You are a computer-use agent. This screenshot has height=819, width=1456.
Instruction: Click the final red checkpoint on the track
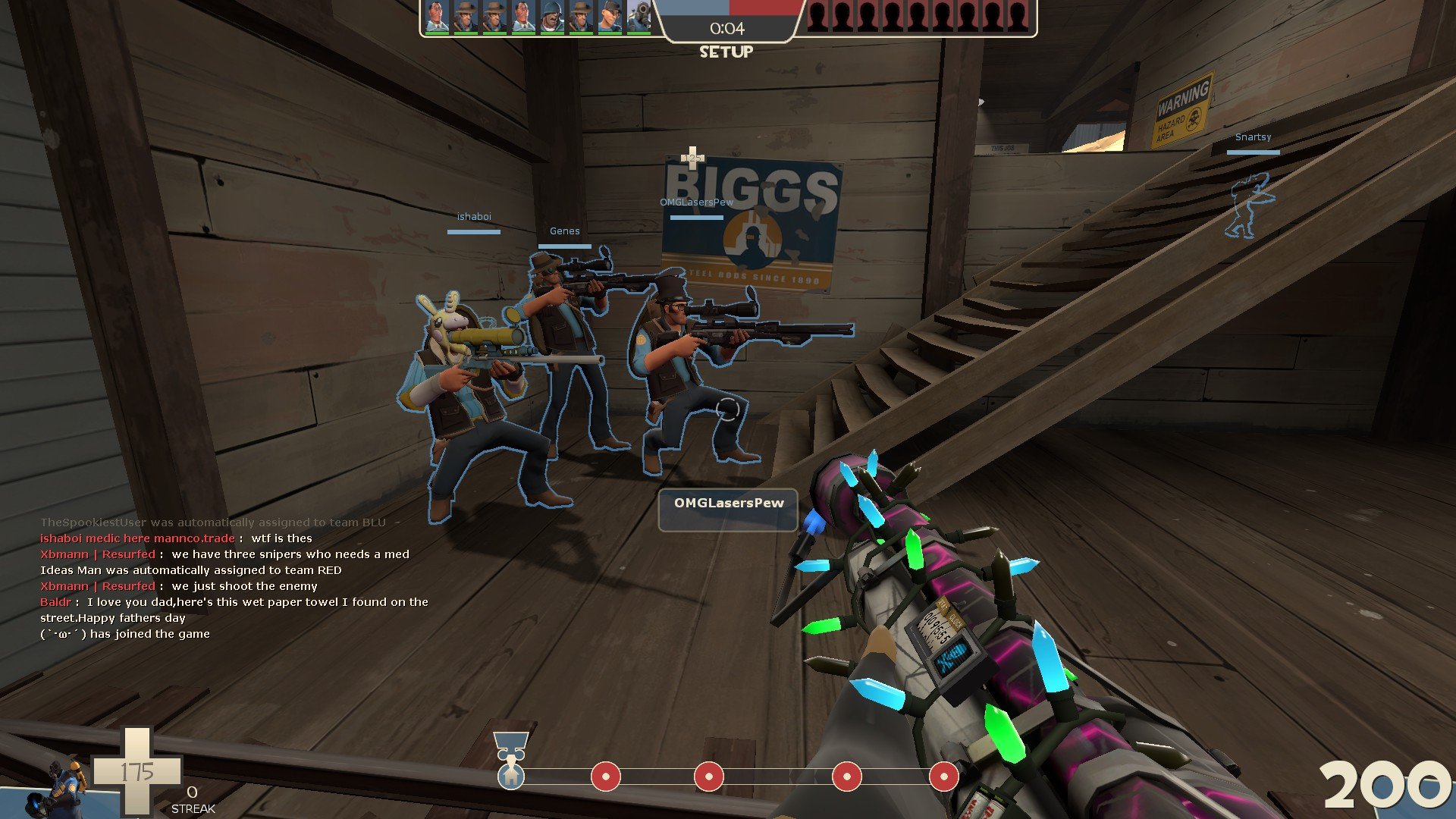tap(943, 777)
